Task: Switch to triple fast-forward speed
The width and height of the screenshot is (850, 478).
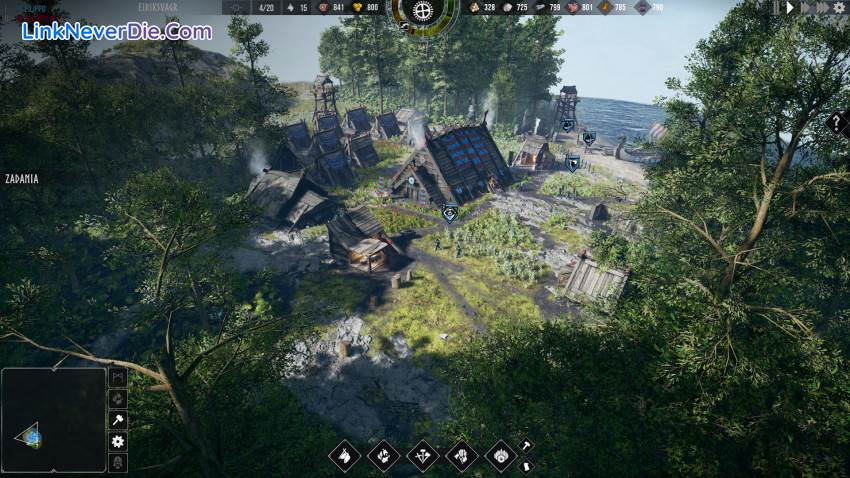Action: (x=822, y=7)
